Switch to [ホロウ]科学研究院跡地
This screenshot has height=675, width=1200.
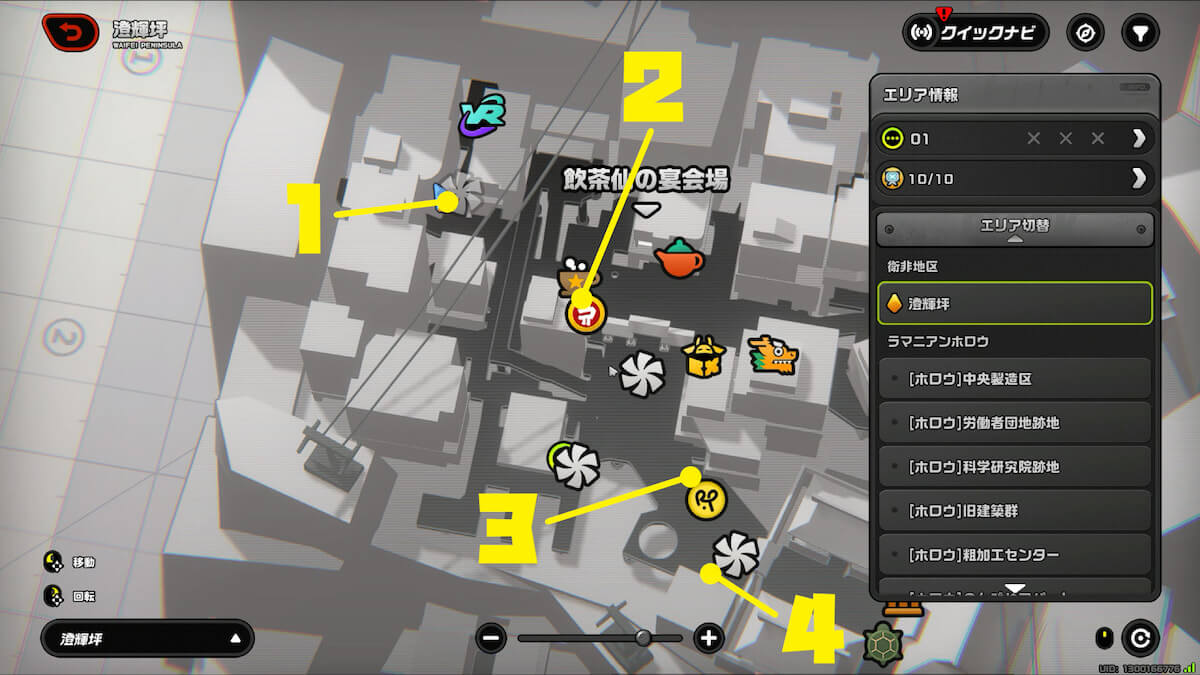click(x=1015, y=467)
